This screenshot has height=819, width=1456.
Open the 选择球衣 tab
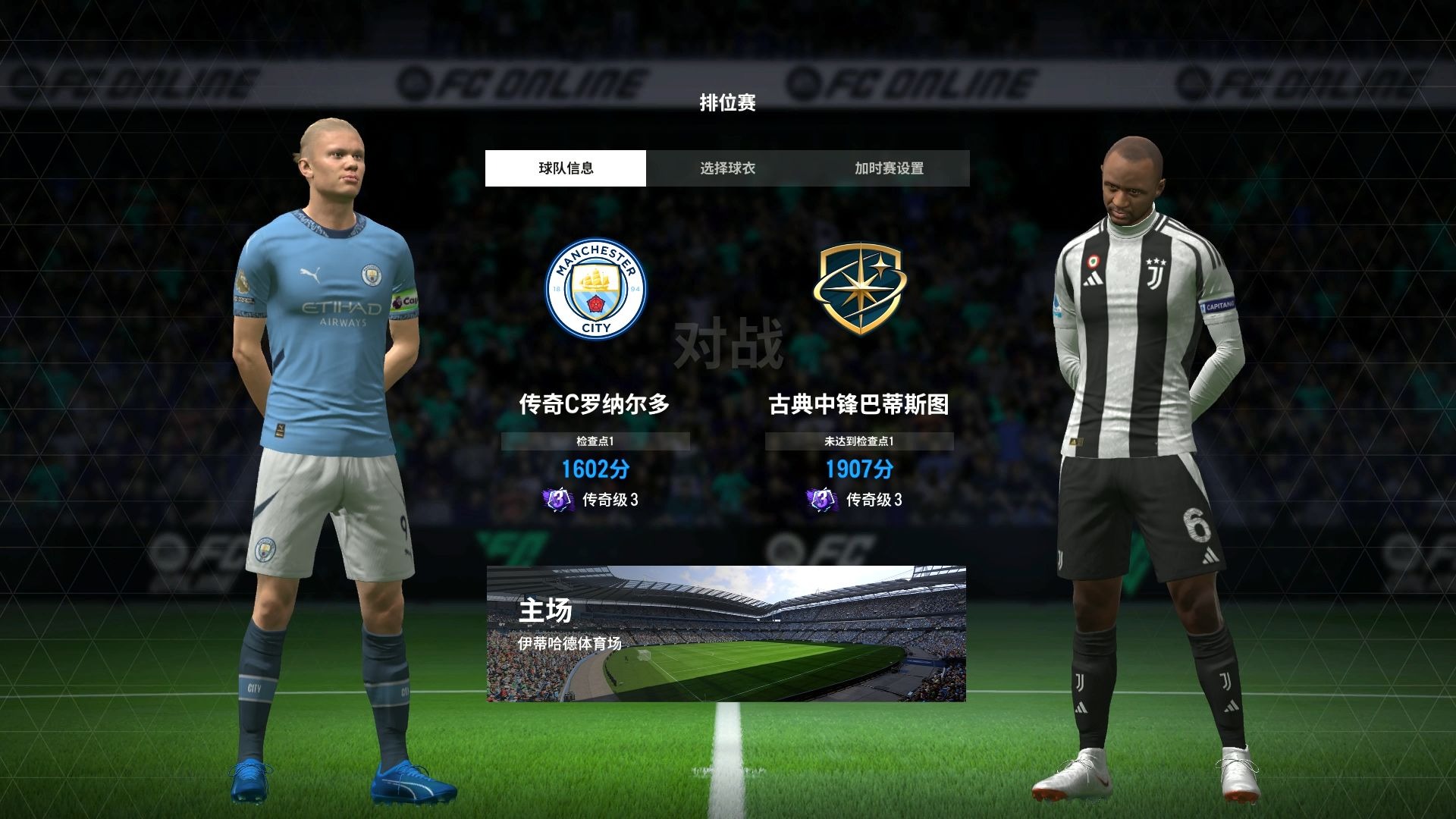727,168
